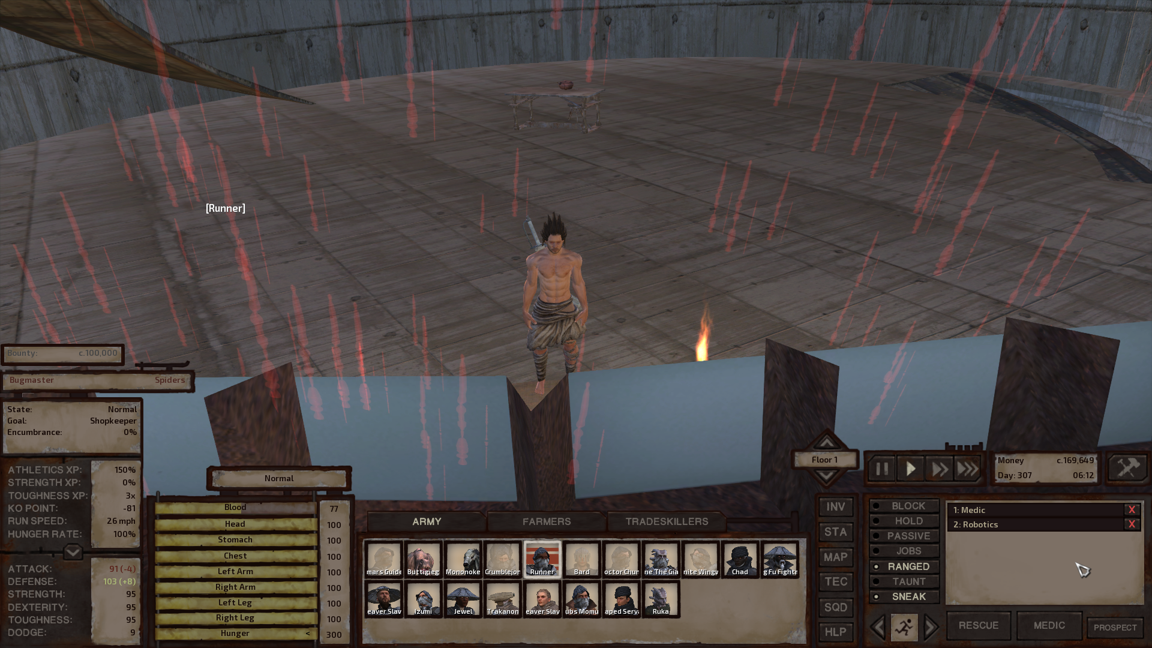The image size is (1152, 648).
Task: Set the game to normal play speed
Action: point(910,468)
